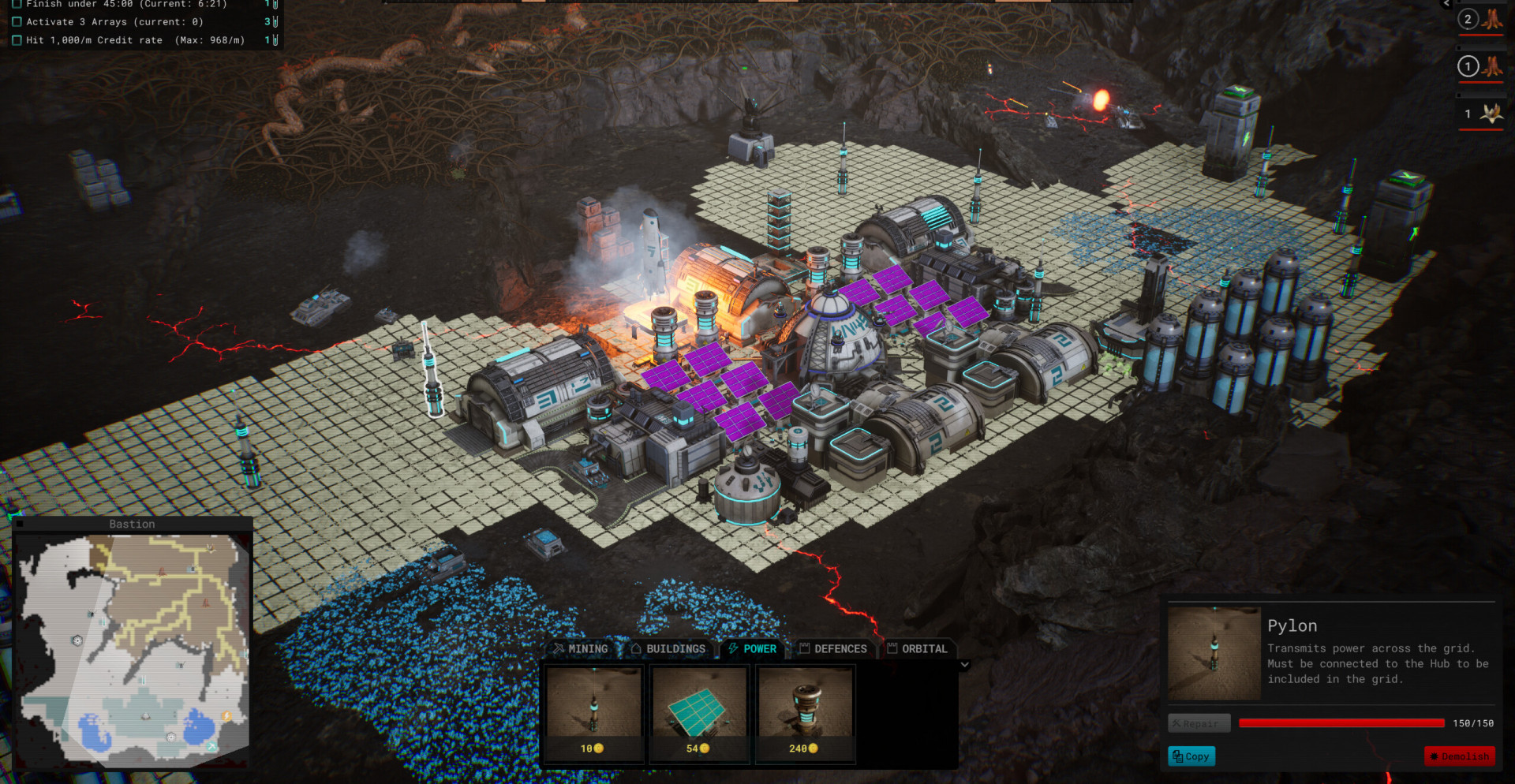Screen dimensions: 1515x784
Task: Collapse the enemy wave panel arrow
Action: coord(1446,4)
